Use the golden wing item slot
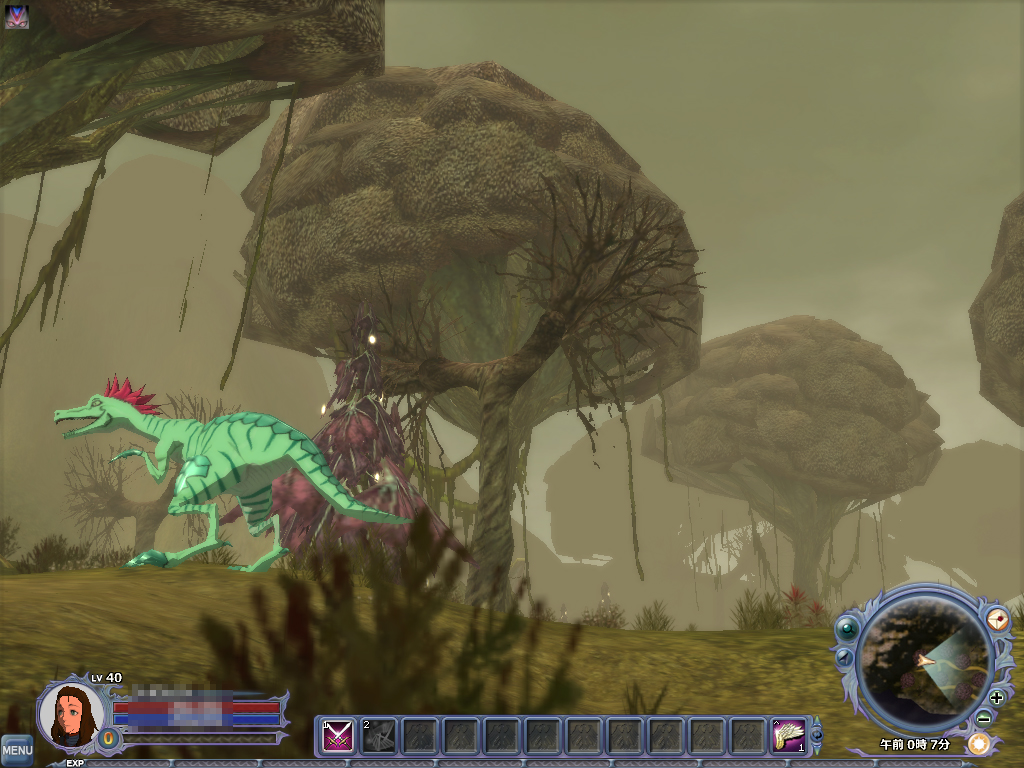The width and height of the screenshot is (1024, 768). (x=789, y=736)
